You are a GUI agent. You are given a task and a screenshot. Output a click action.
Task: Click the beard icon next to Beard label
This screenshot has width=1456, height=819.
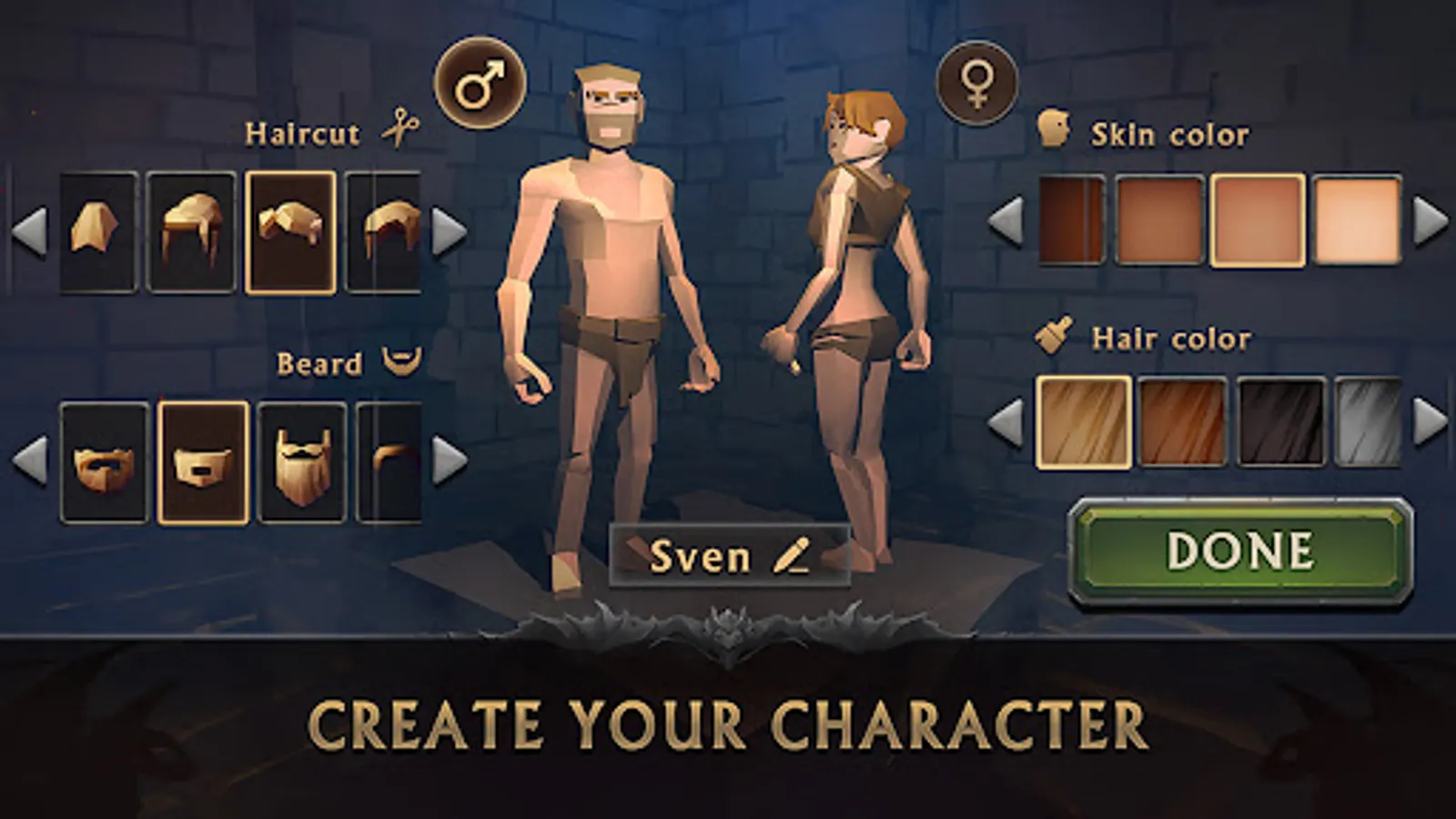coord(401,361)
